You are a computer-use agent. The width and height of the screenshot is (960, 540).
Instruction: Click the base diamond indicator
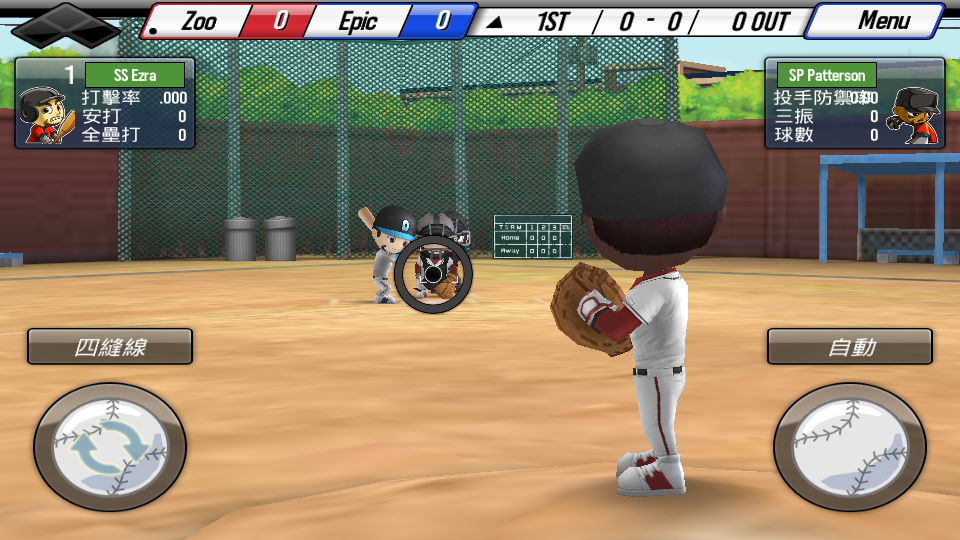point(65,26)
